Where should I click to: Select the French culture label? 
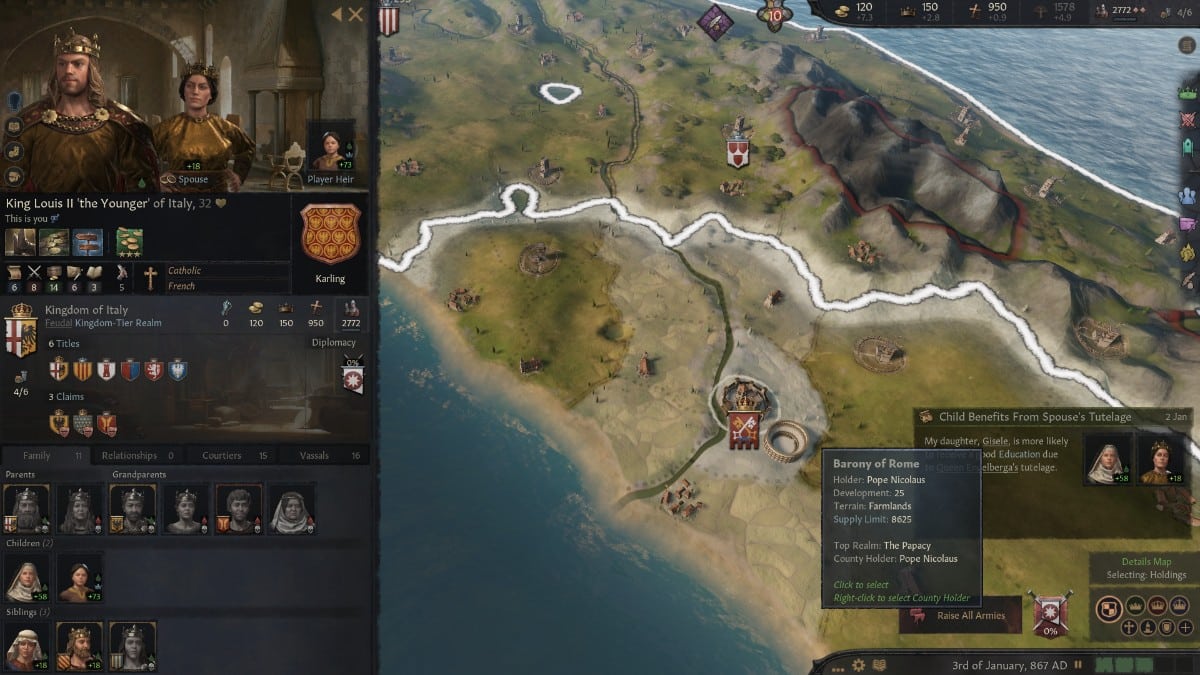tap(181, 285)
